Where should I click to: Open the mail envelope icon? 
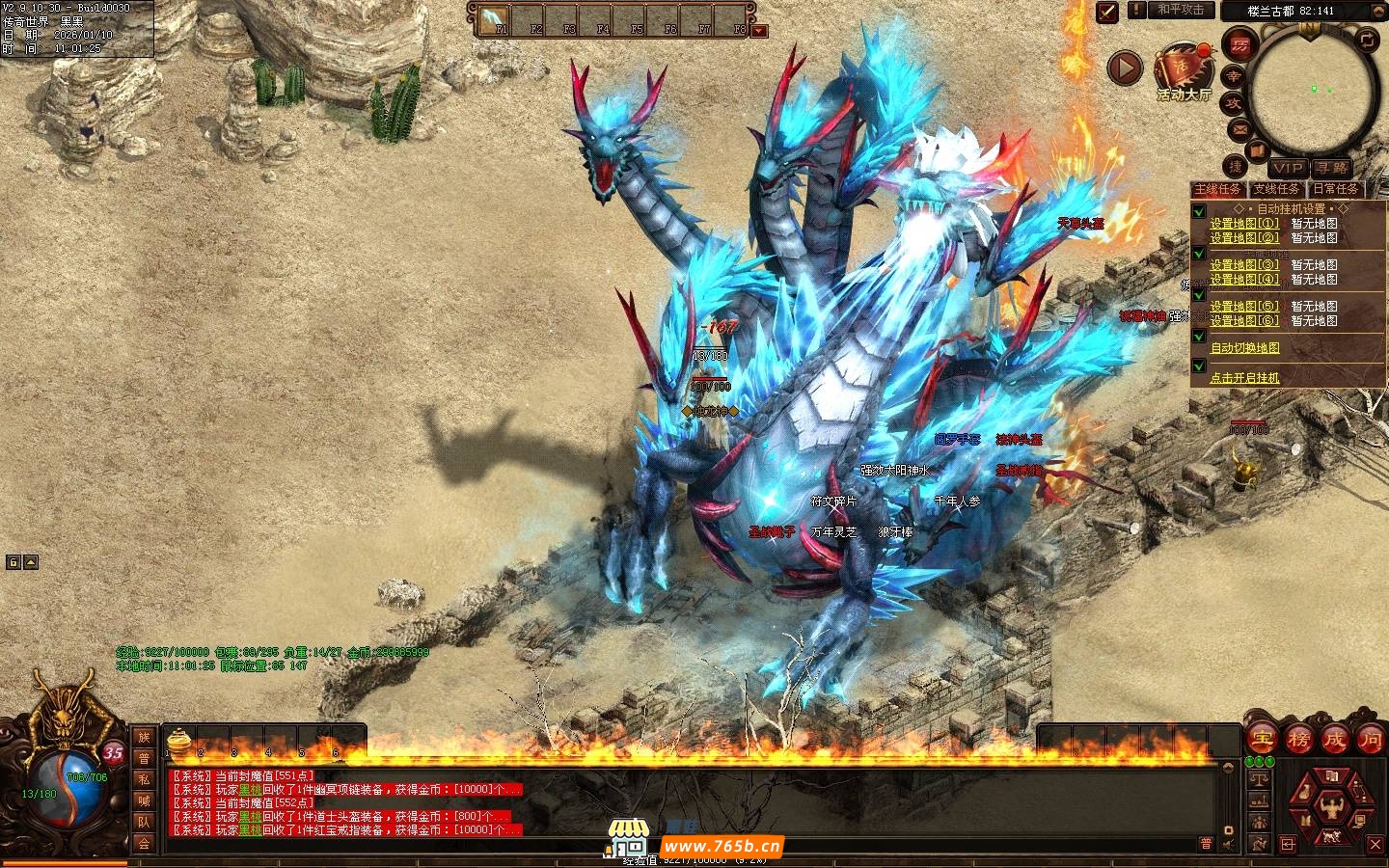click(x=1239, y=128)
